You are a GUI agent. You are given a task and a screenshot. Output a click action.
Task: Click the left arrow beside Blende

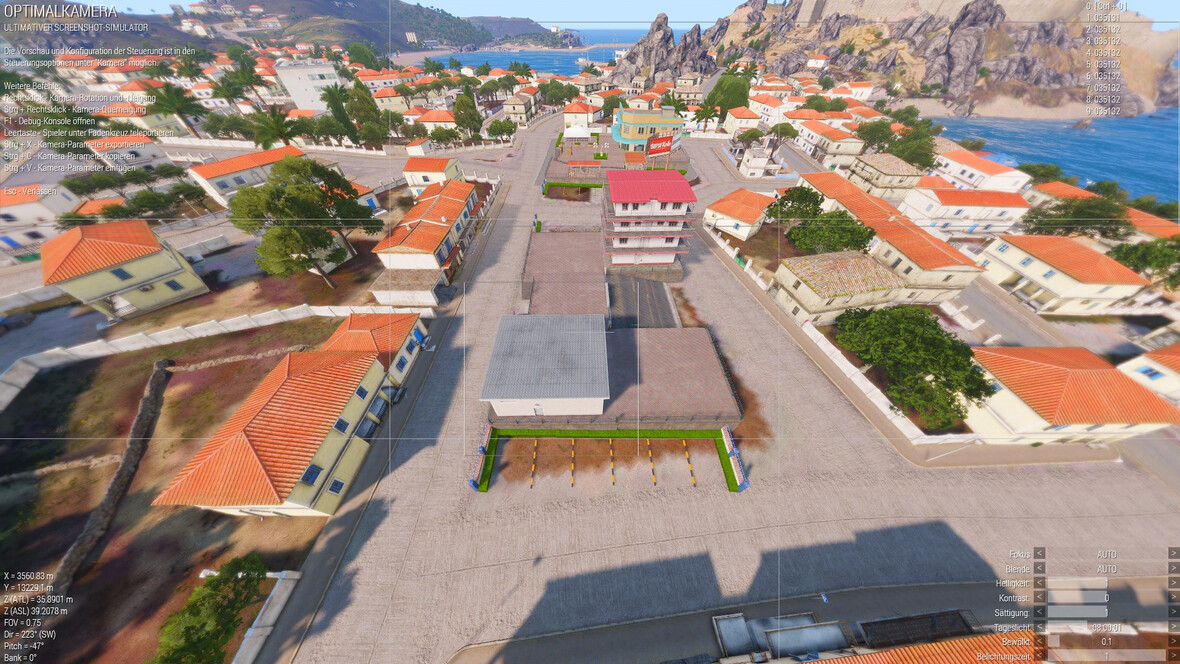1039,568
